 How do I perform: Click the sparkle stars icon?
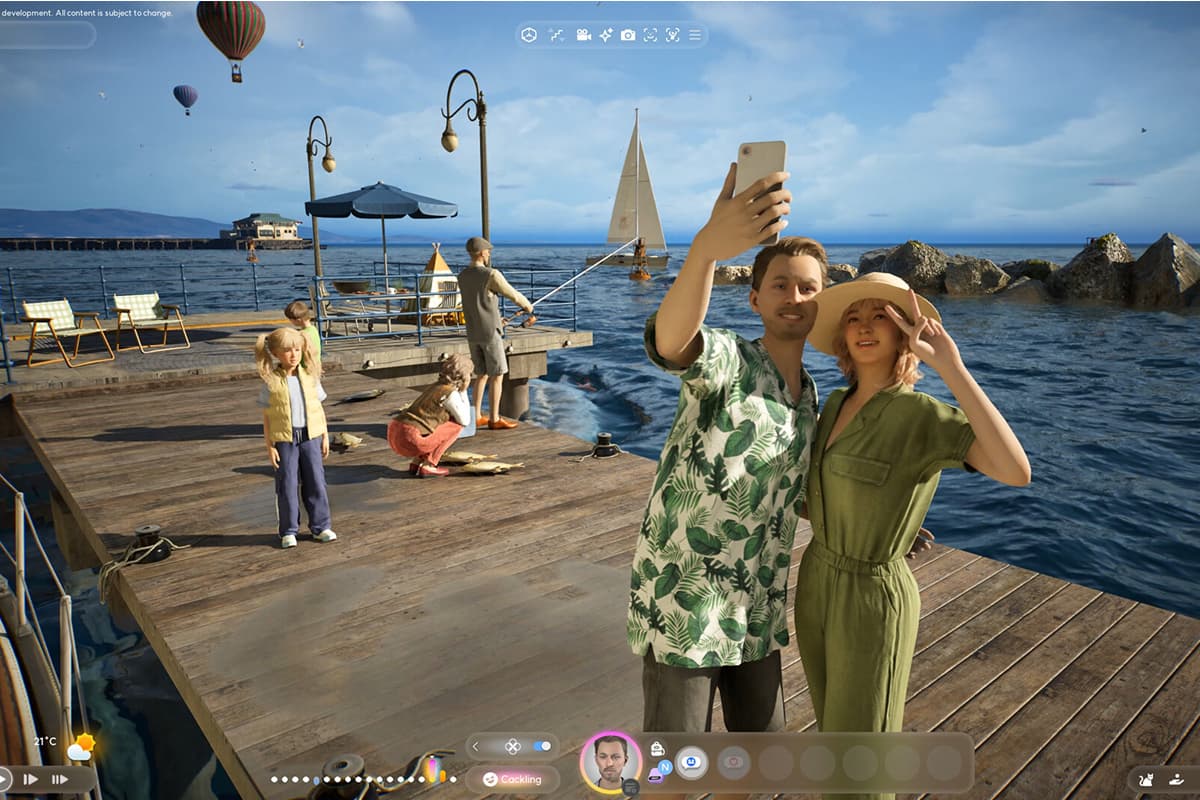(606, 35)
